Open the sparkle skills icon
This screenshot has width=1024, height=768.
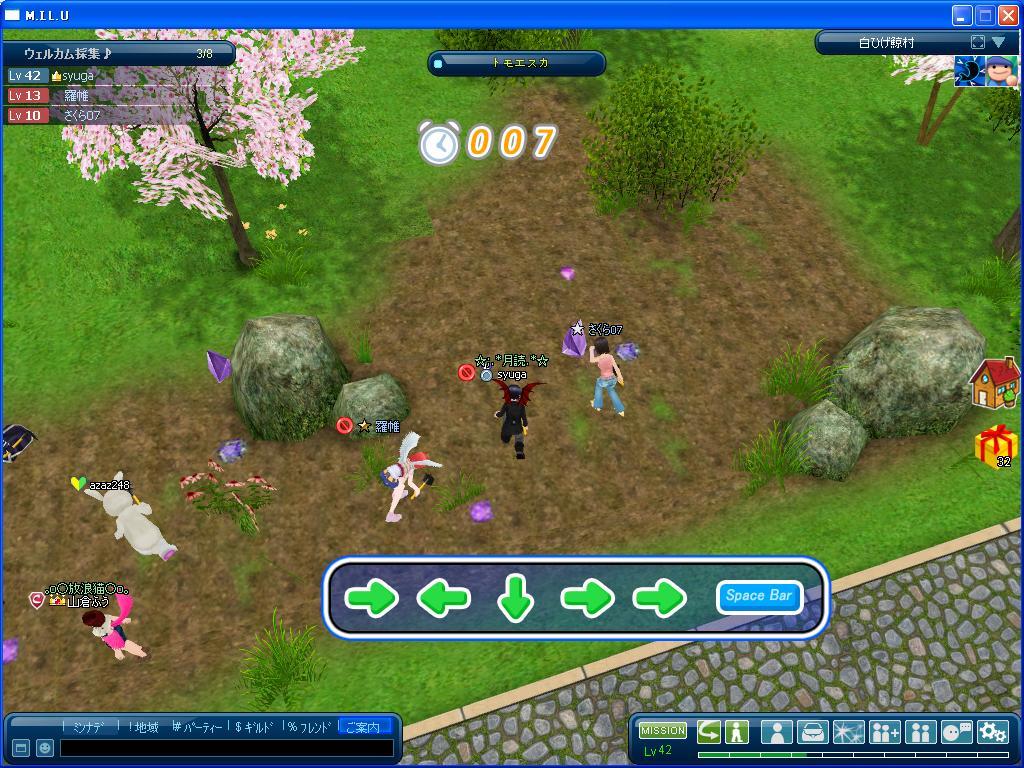(x=848, y=732)
